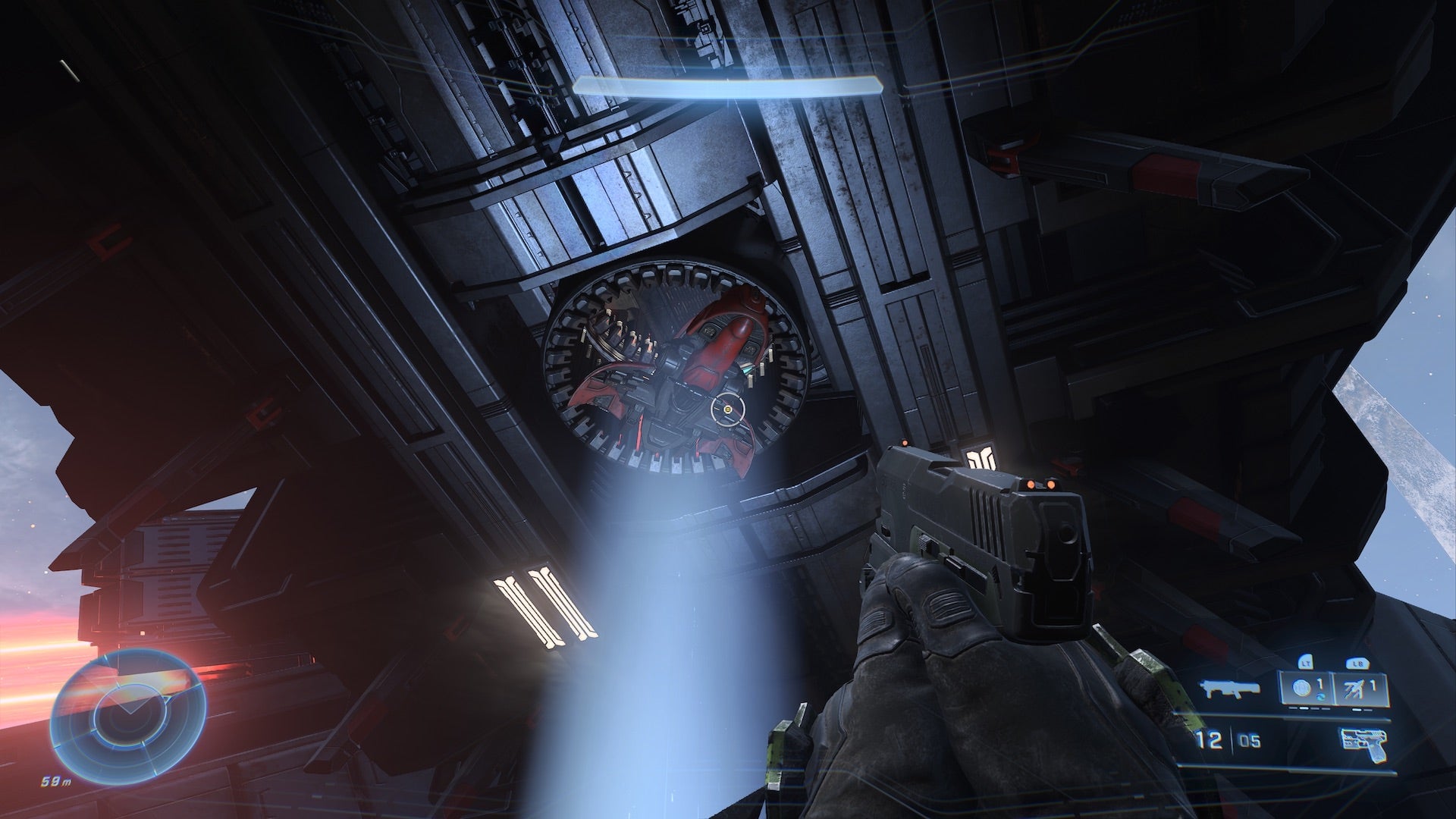Click the reserve ammo count 05
This screenshot has height=819, width=1456.
click(1250, 739)
